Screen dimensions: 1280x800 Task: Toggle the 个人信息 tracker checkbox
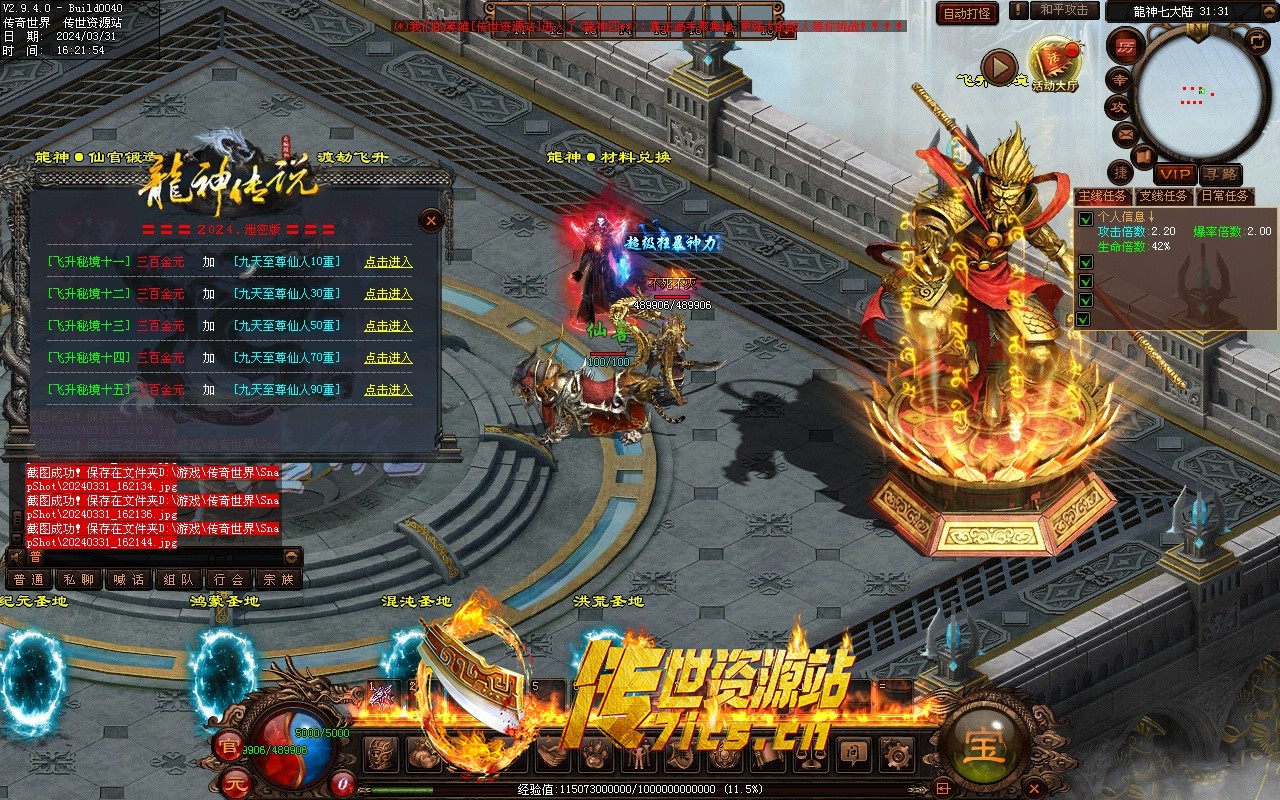coord(1085,218)
